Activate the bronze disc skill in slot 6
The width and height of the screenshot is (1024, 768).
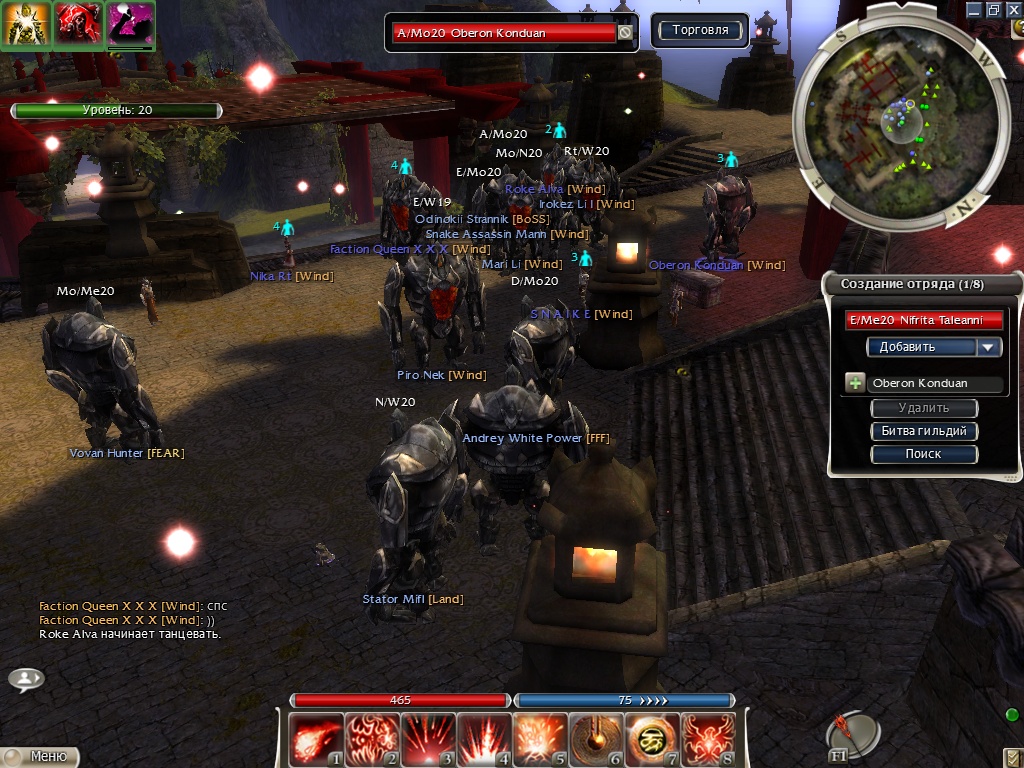[x=596, y=739]
